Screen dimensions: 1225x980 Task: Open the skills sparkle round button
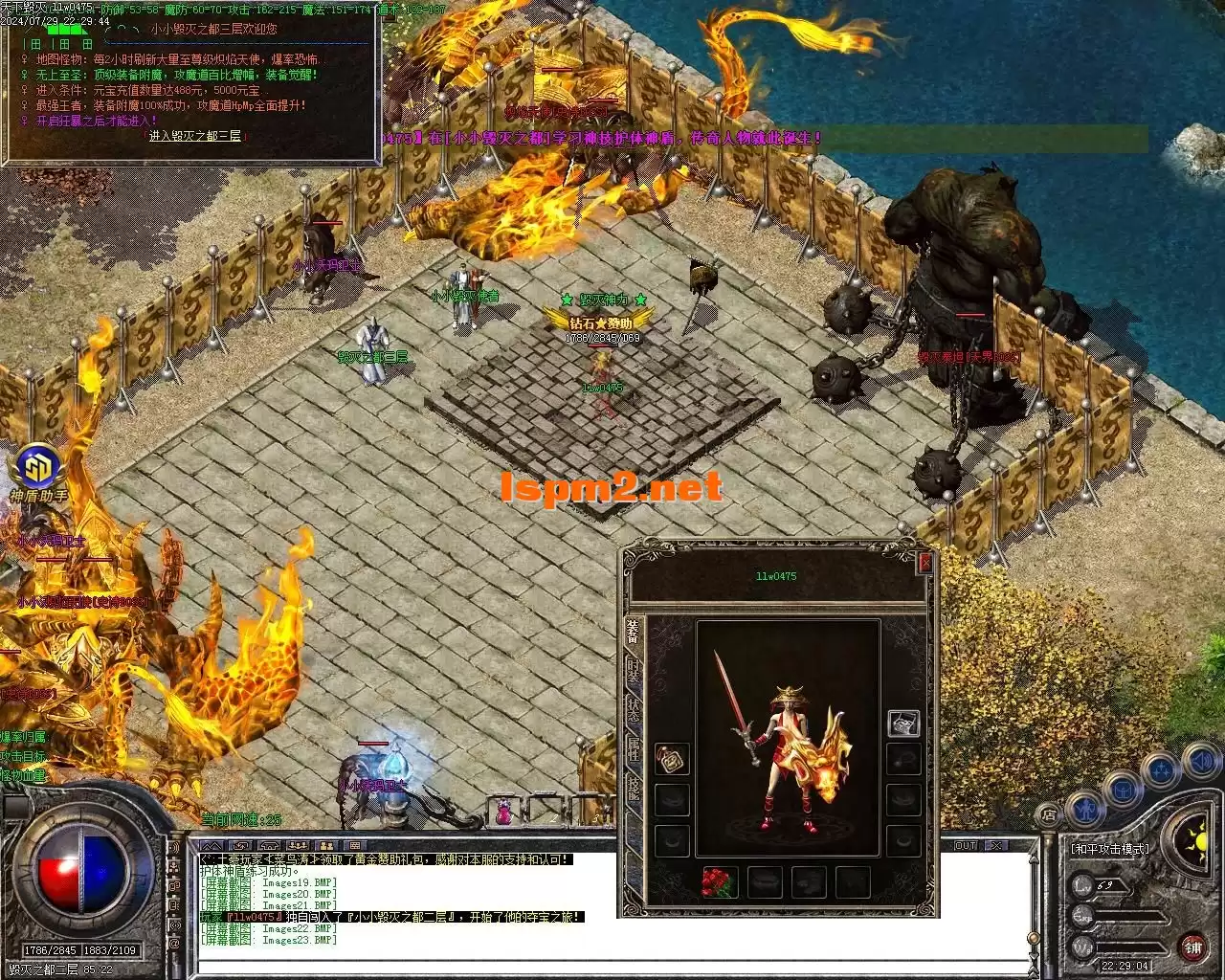[1162, 769]
